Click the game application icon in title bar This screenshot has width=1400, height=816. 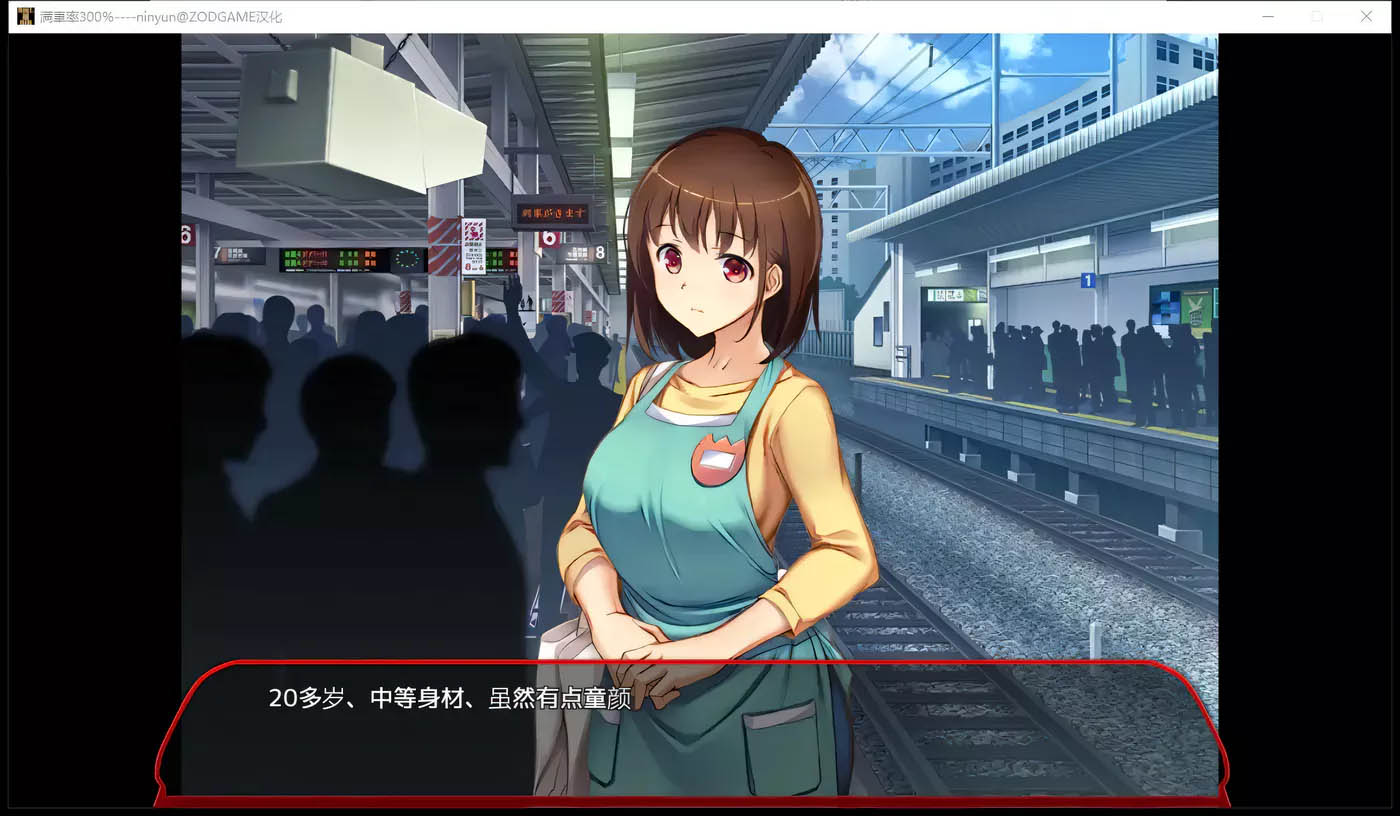pyautogui.click(x=25, y=16)
